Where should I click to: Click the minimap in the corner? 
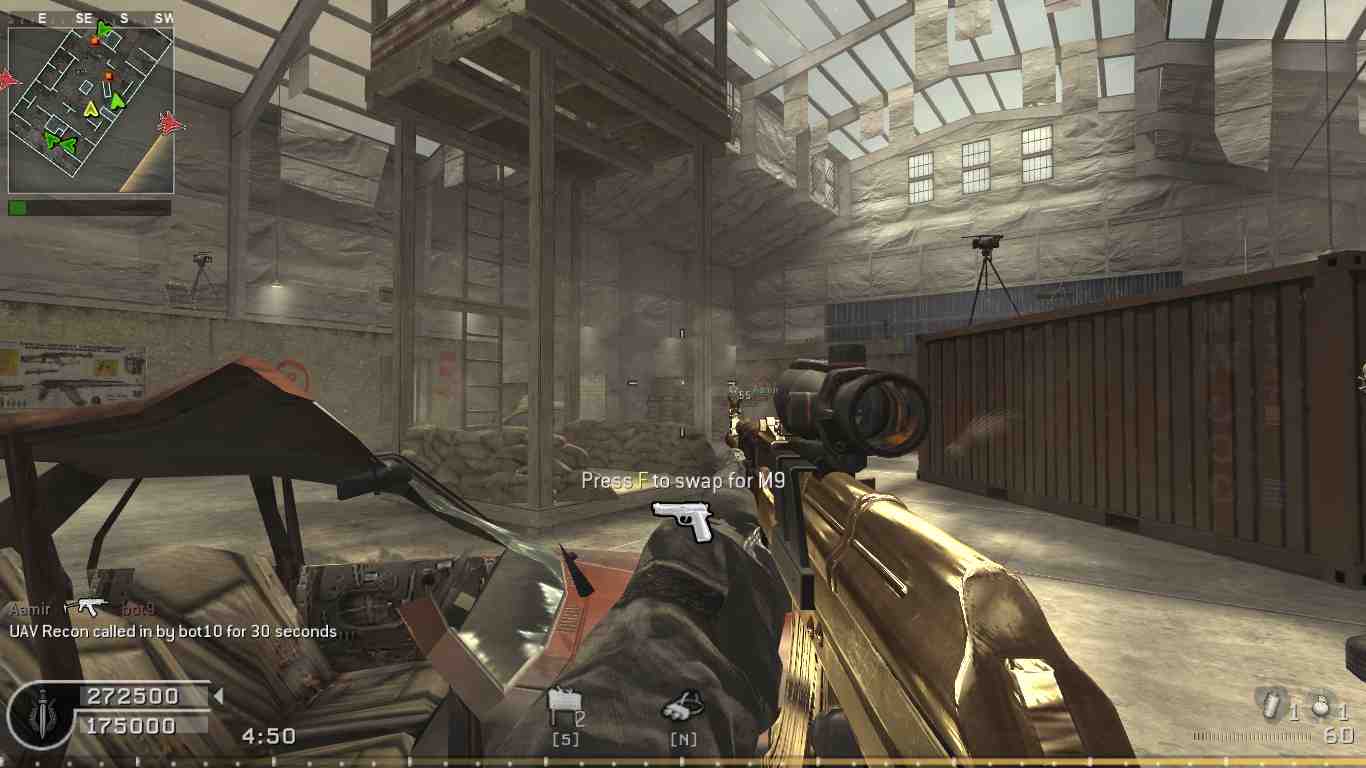[x=91, y=109]
